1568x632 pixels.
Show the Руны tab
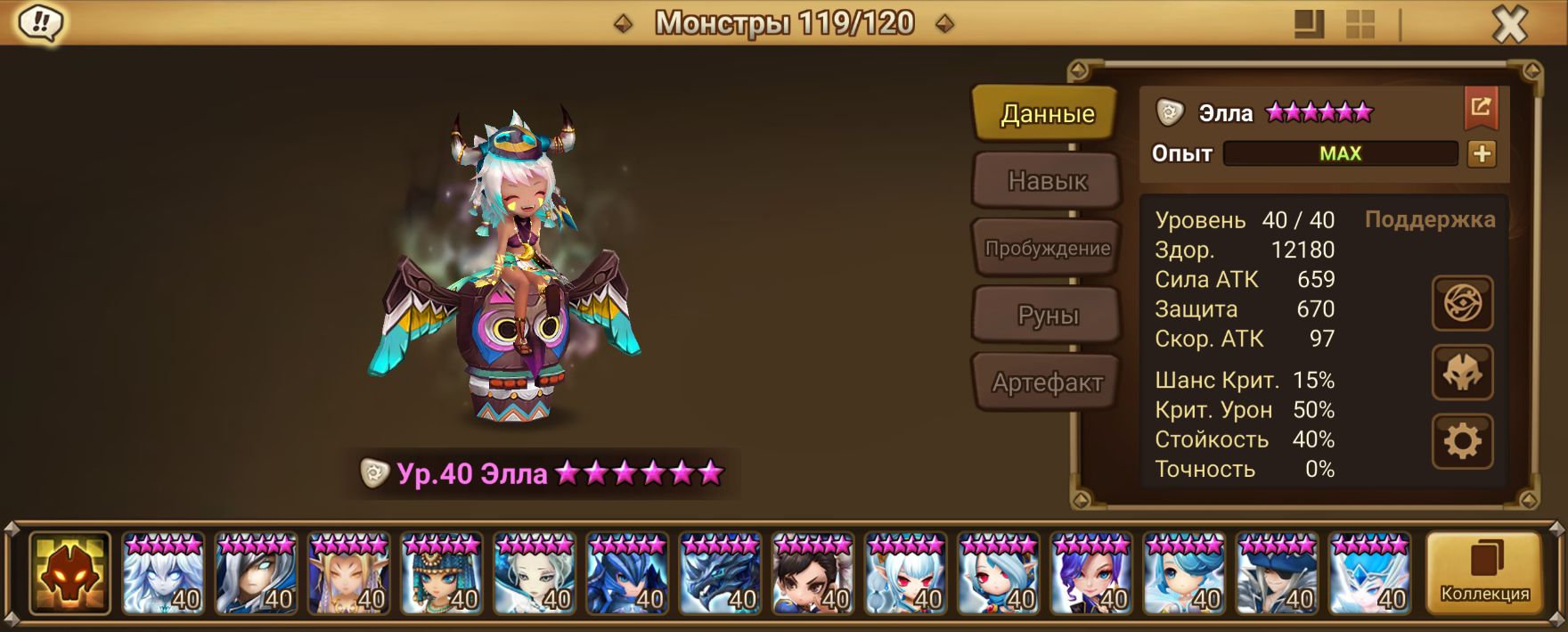pos(1047,315)
